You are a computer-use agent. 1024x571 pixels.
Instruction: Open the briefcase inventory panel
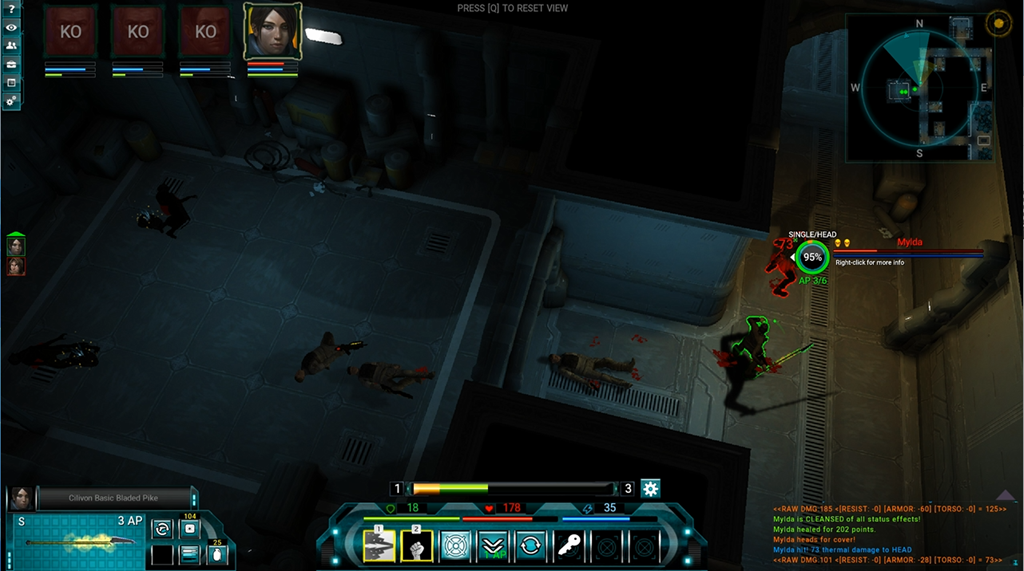click(x=11, y=64)
